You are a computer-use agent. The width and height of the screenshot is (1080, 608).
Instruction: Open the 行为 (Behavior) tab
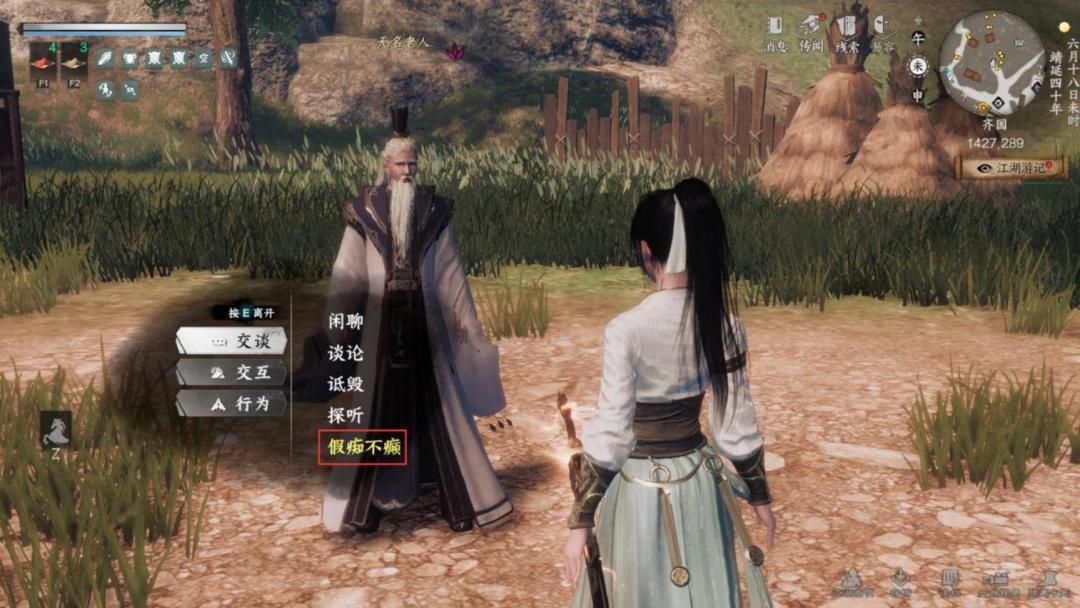(x=232, y=403)
